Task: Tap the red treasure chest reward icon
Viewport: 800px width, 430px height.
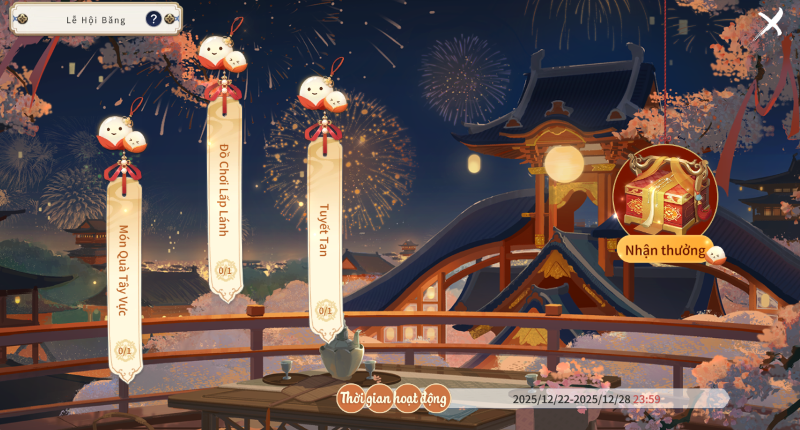Action: (x=665, y=194)
